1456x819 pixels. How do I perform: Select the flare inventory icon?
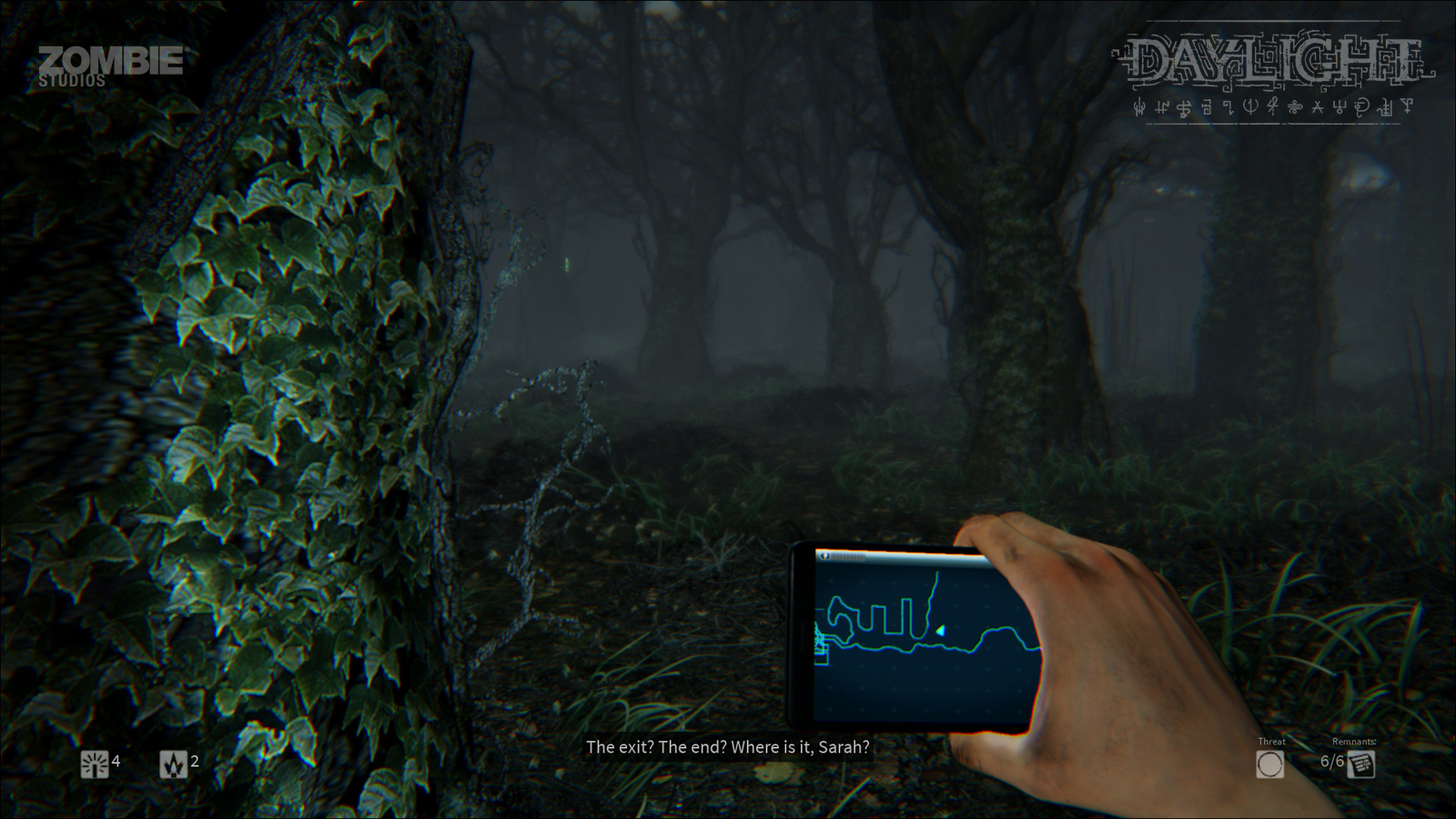[171, 763]
